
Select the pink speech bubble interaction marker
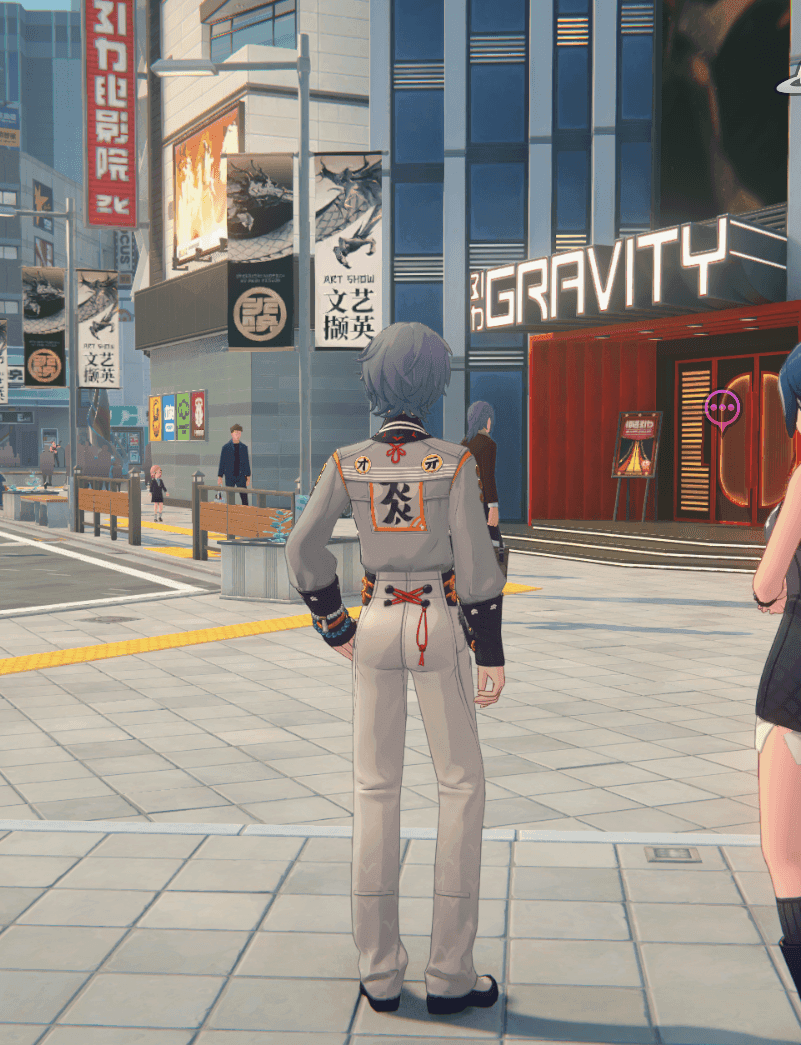tap(721, 408)
